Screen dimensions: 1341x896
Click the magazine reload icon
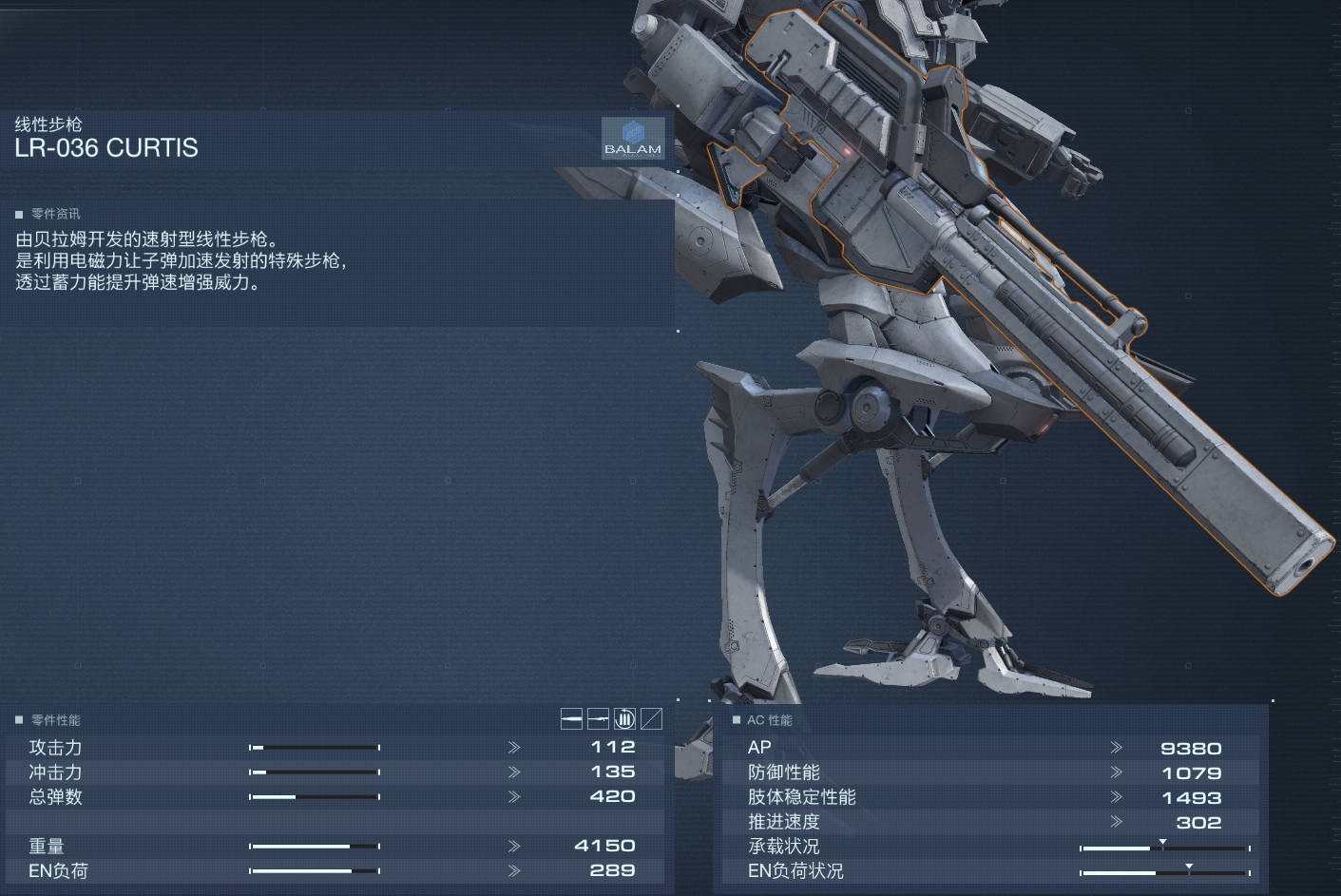(624, 719)
